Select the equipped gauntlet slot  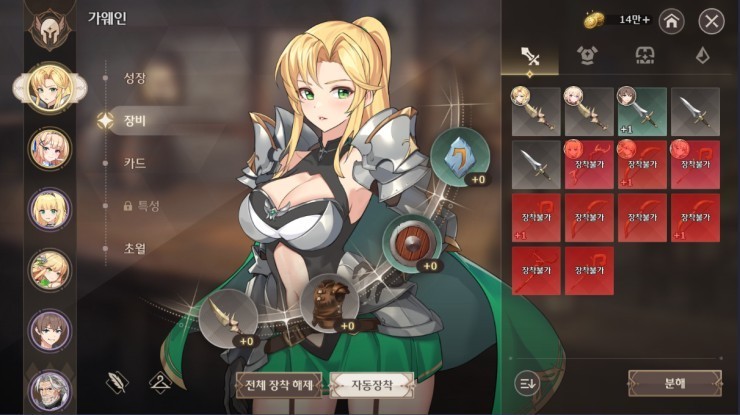tap(328, 302)
